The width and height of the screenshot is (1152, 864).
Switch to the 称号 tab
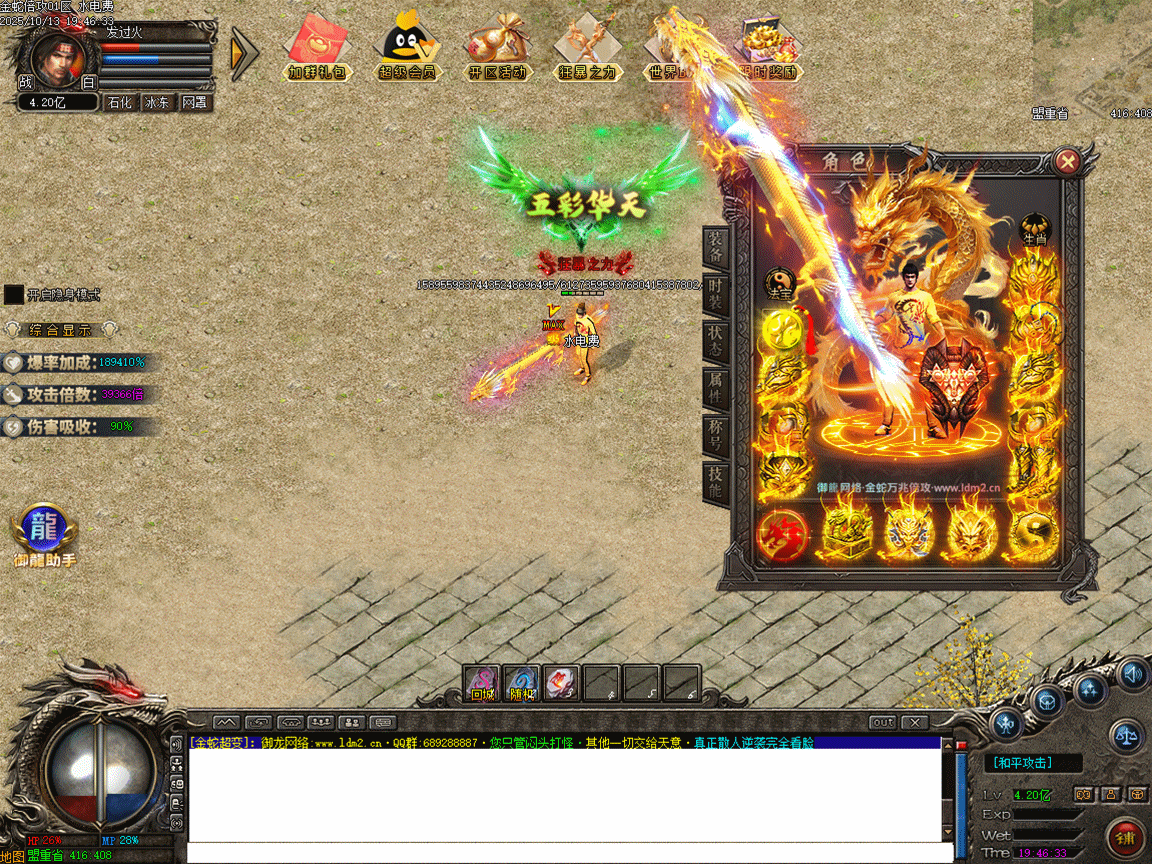tap(716, 433)
